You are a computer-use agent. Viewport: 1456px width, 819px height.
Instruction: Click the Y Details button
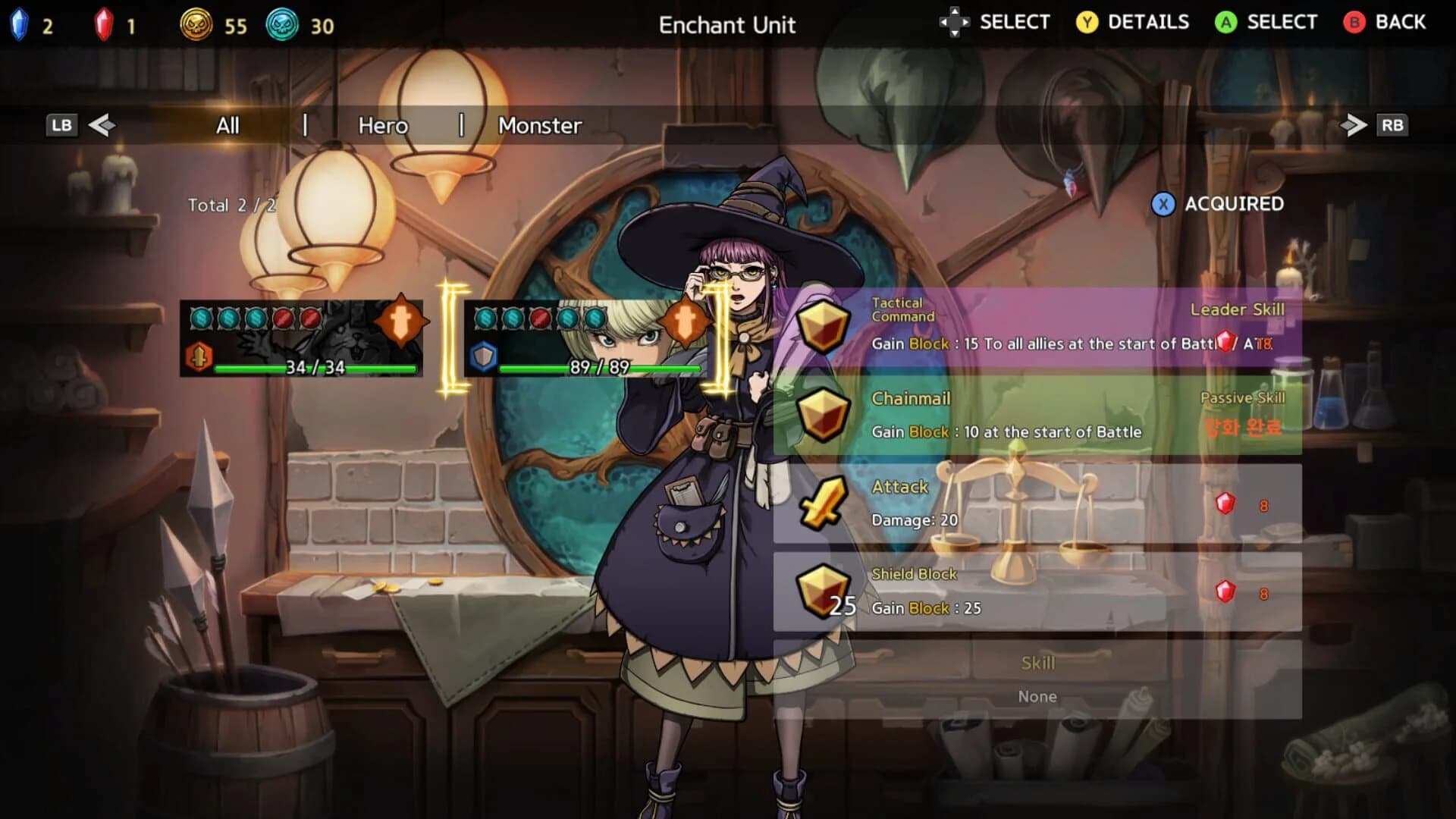pyautogui.click(x=1131, y=22)
